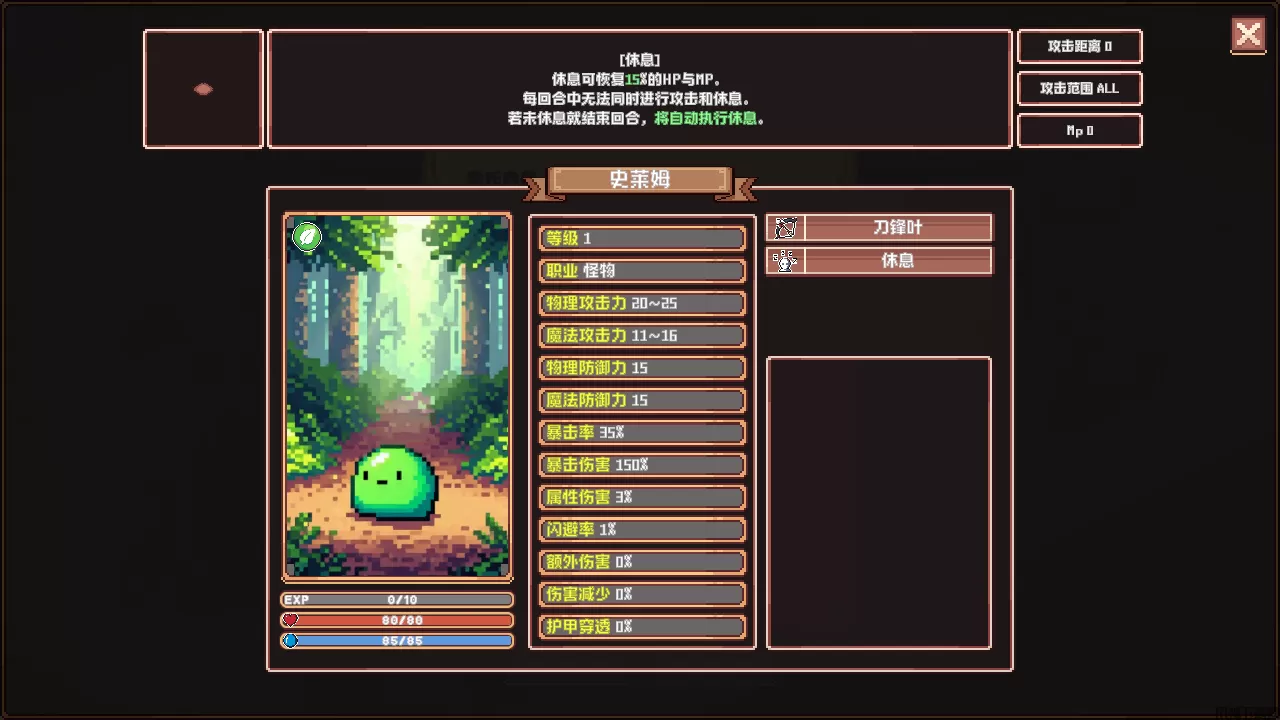Click the 刀锋叶 skill icon
1280x720 pixels.
[785, 228]
